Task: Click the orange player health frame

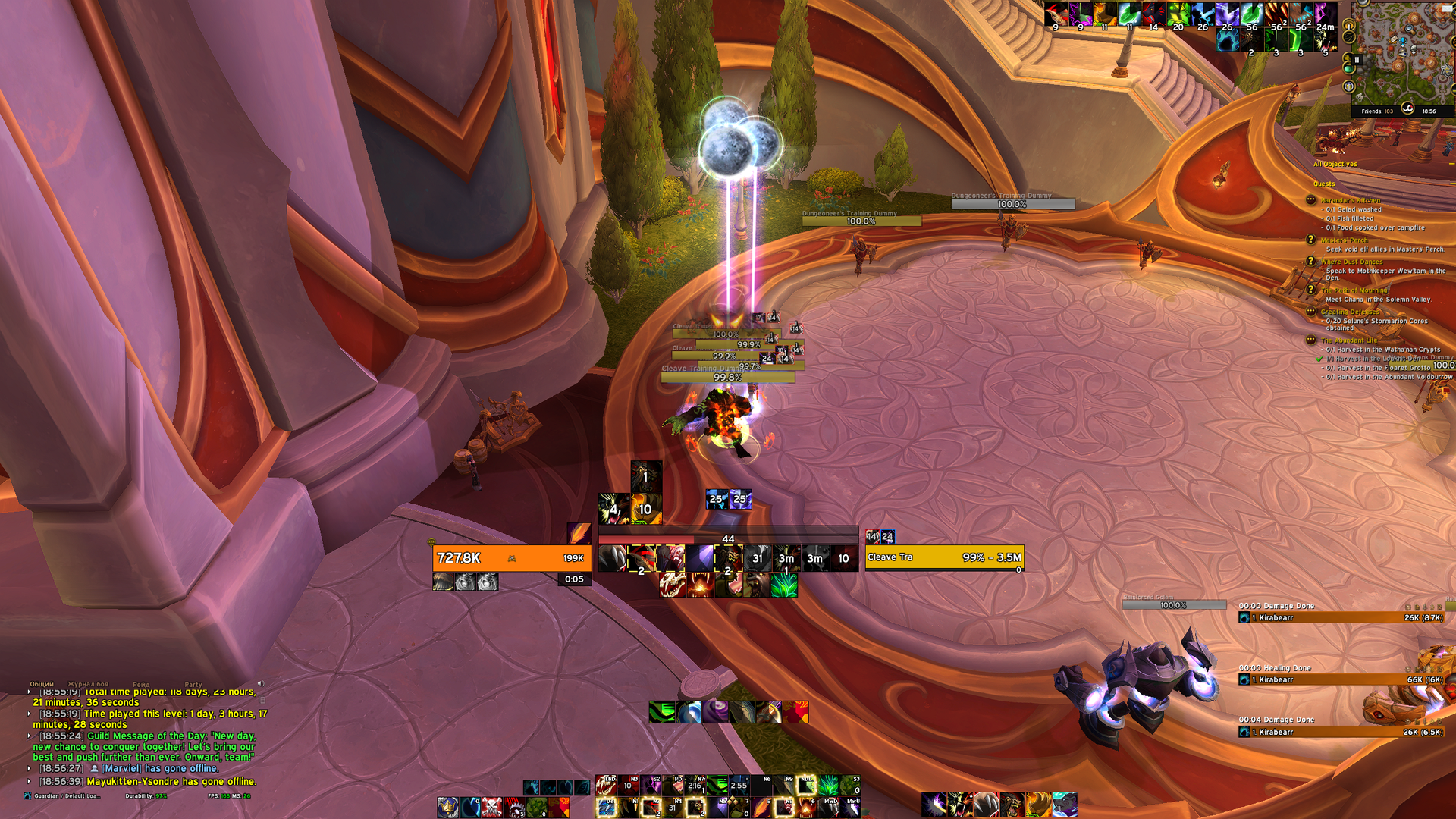Action: pyautogui.click(x=511, y=558)
